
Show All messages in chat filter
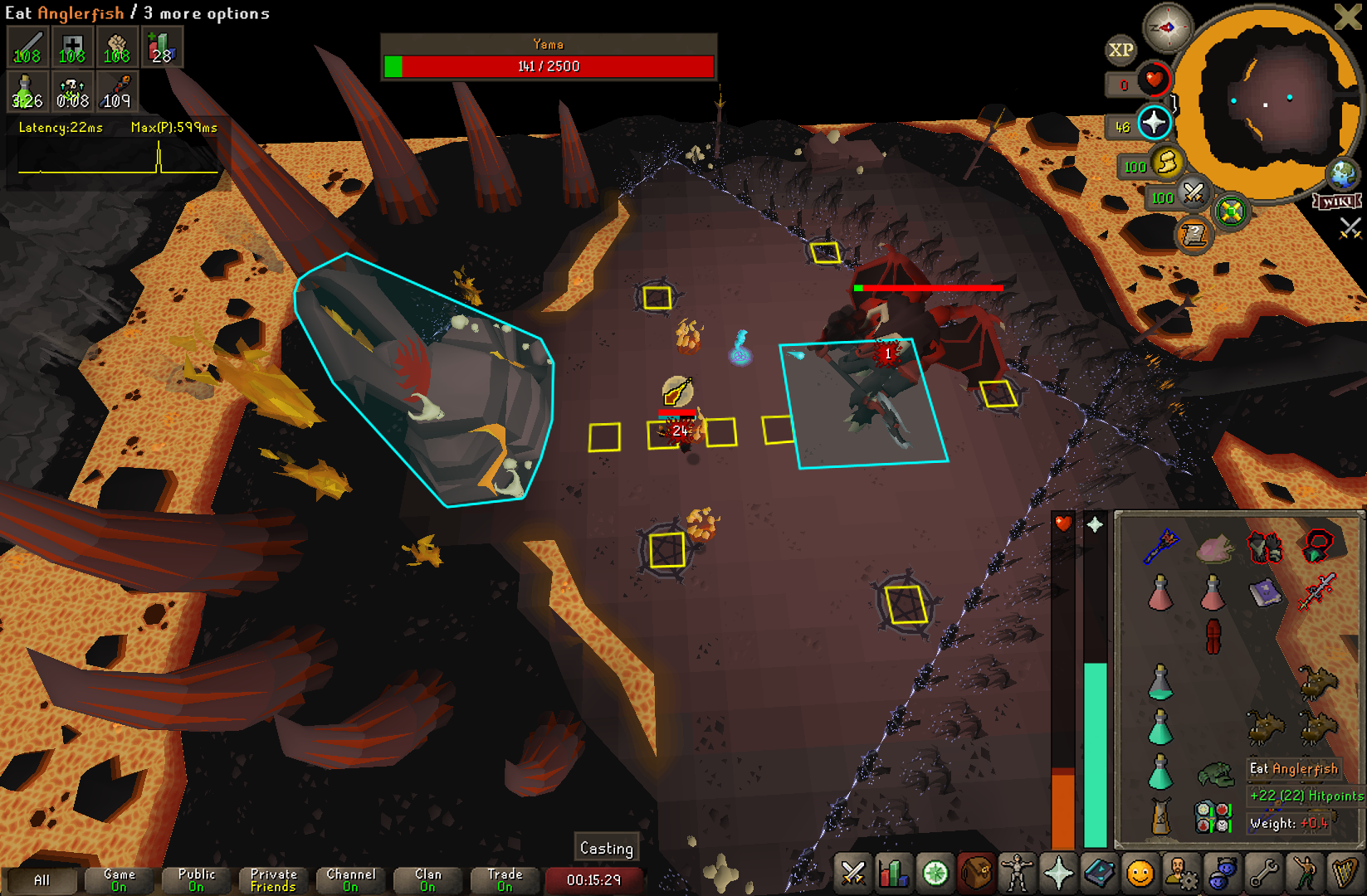click(41, 880)
